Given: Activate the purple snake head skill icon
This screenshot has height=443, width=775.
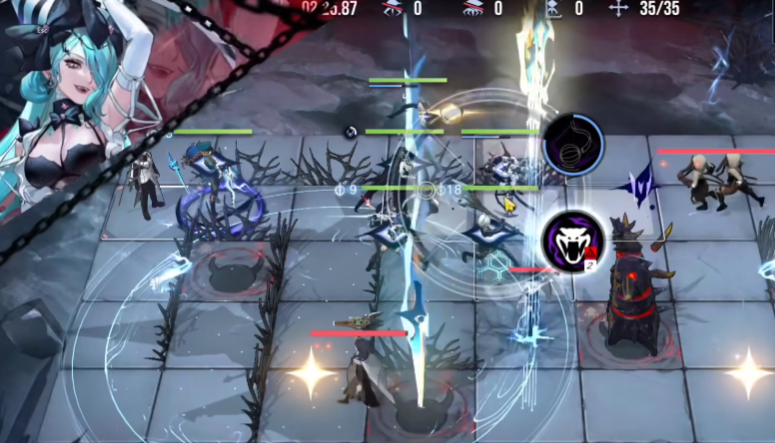Looking at the screenshot, I should coord(573,242).
